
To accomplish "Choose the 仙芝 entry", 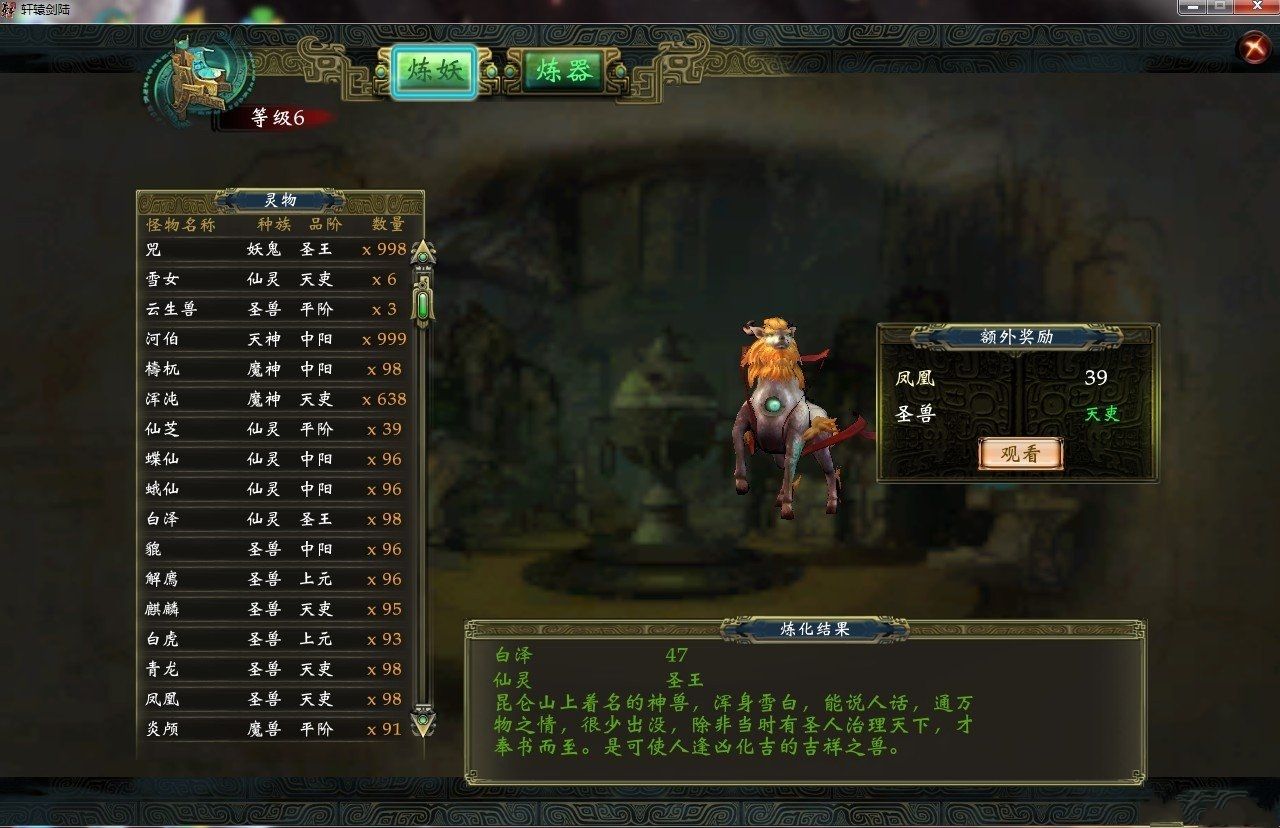I will [x=275, y=429].
